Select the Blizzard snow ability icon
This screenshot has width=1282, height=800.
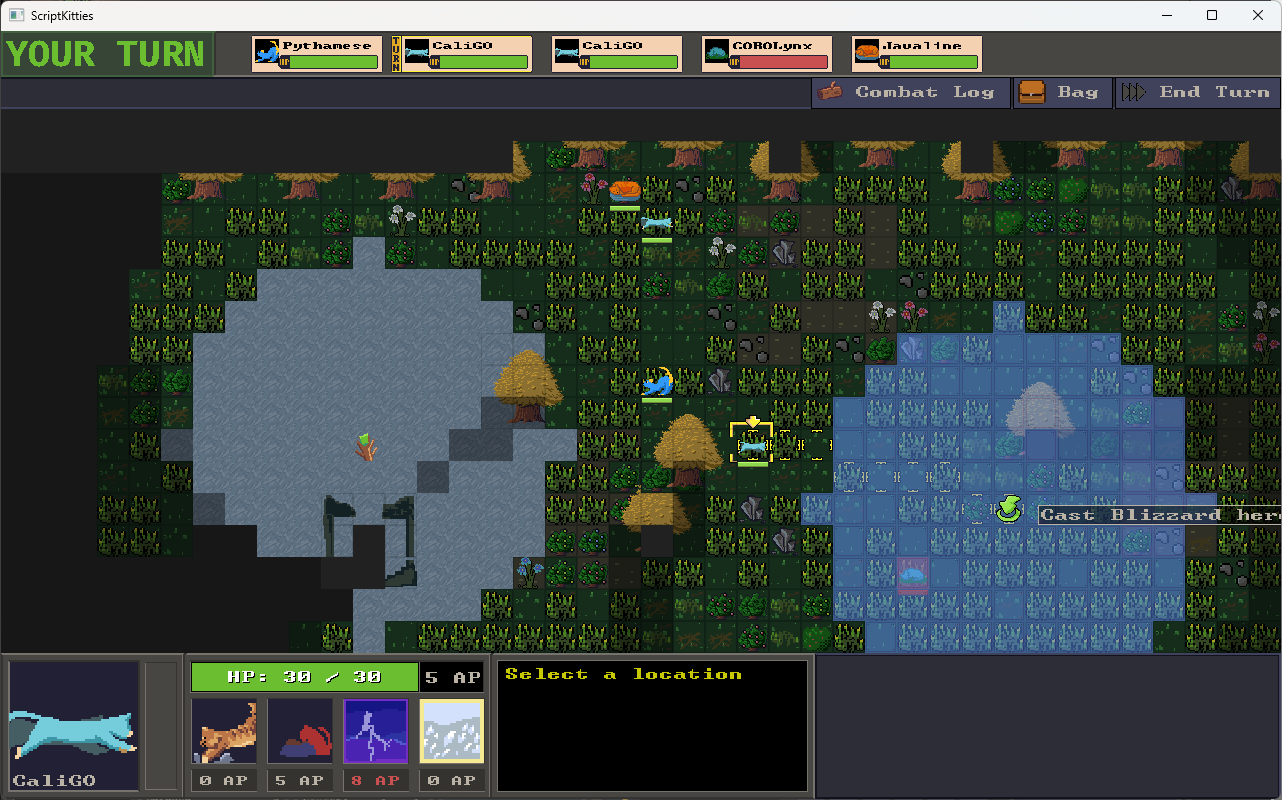click(452, 731)
